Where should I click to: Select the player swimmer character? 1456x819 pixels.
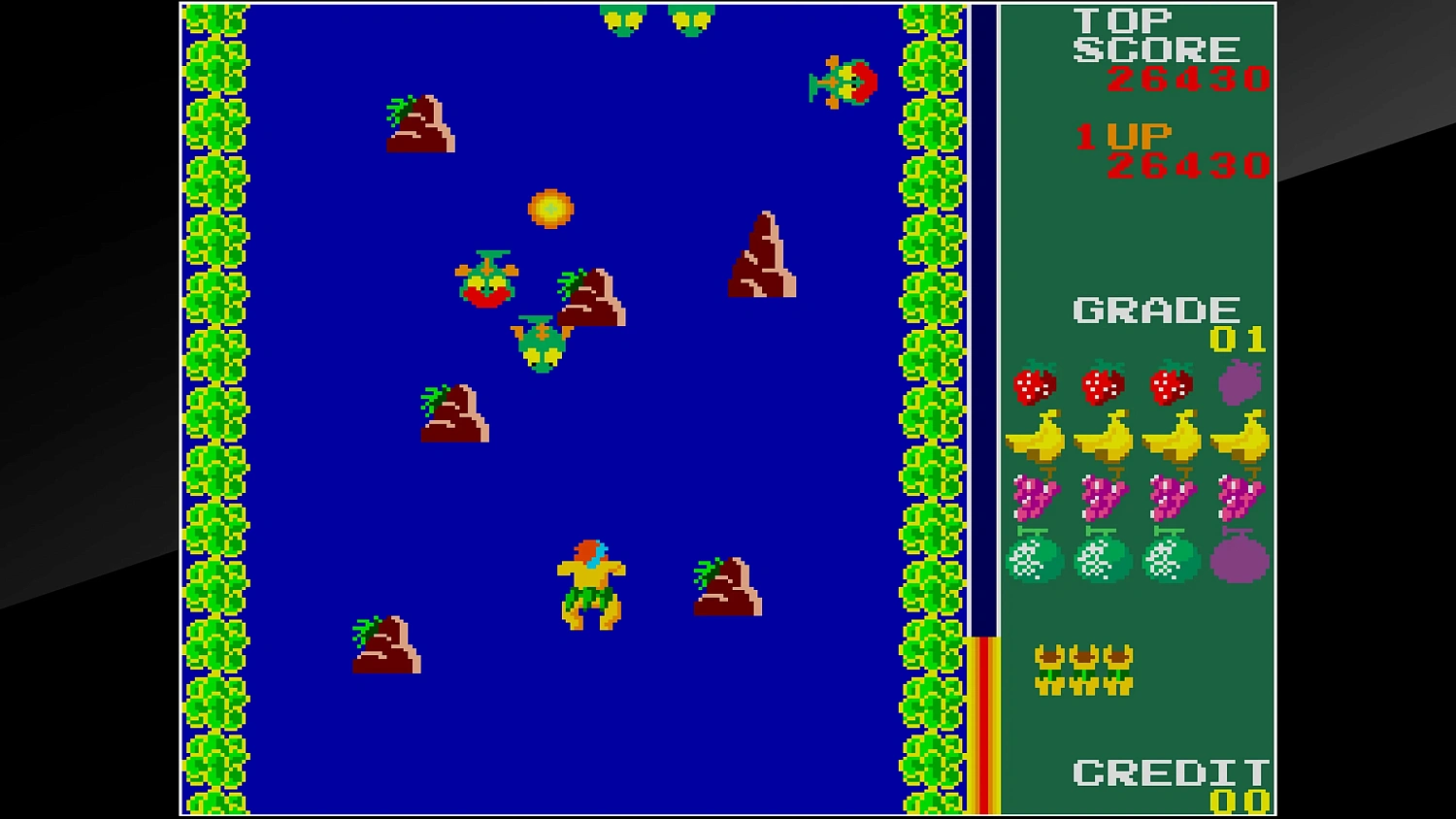tap(590, 582)
